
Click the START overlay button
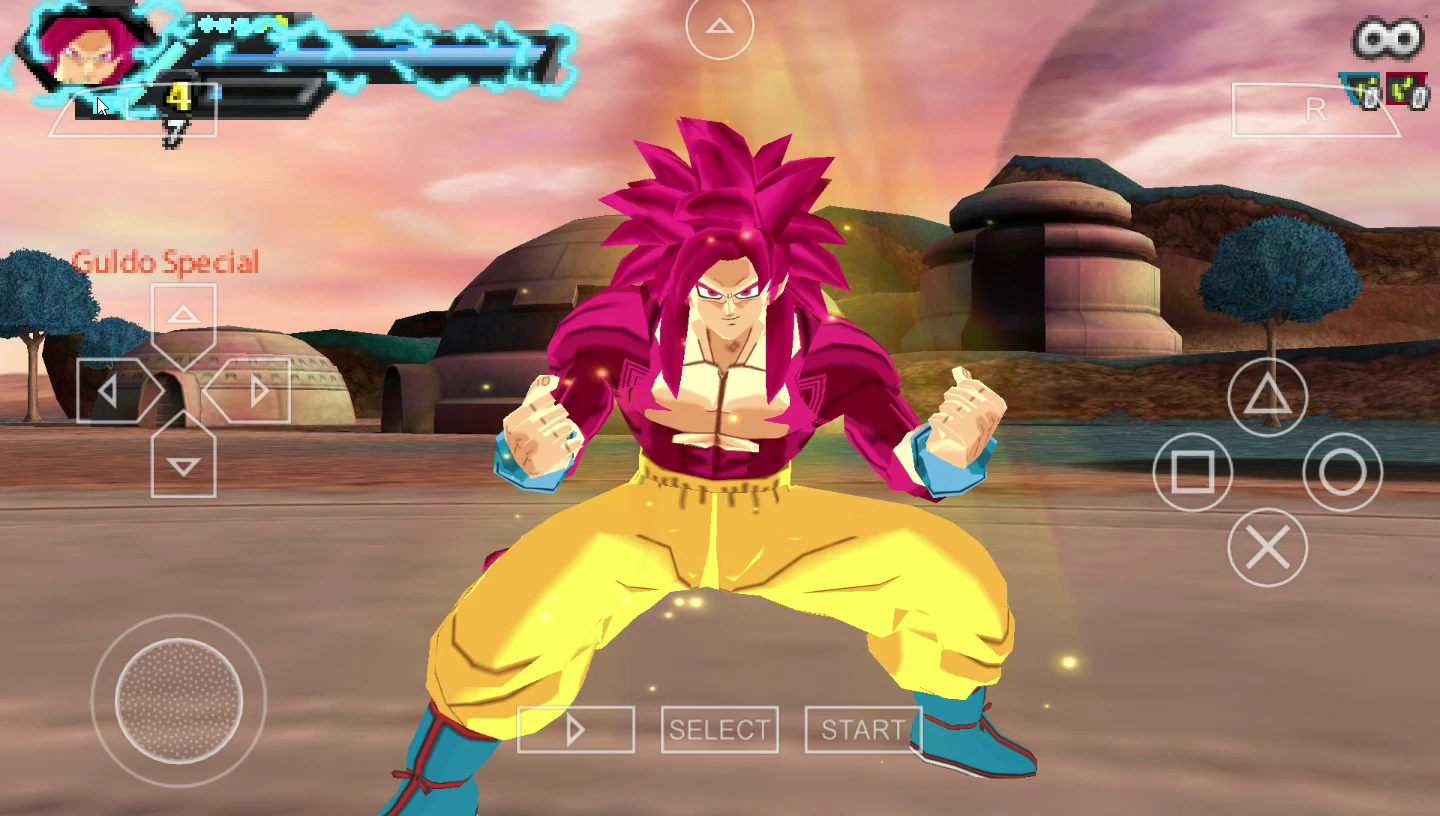(x=862, y=730)
